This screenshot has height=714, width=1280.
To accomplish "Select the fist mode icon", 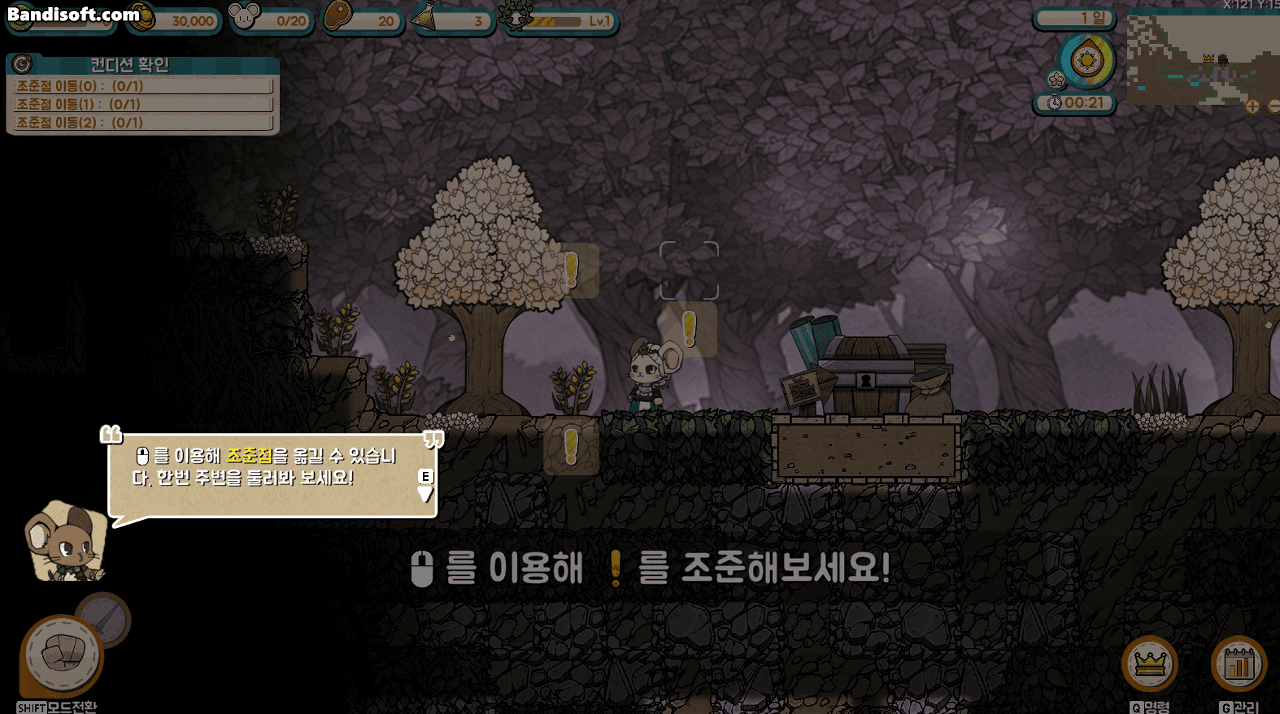I will click(62, 656).
